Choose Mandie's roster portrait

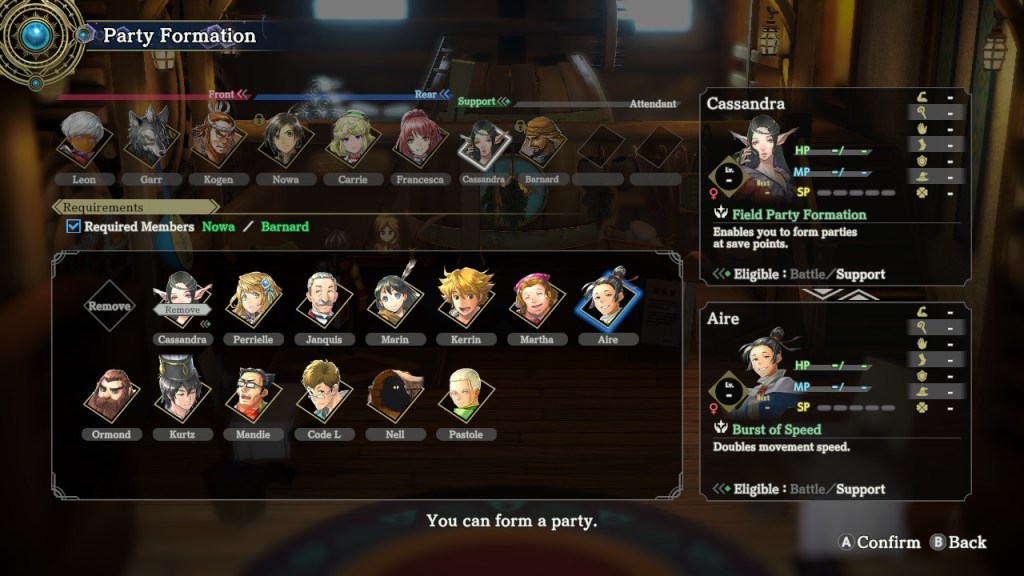tap(252, 395)
